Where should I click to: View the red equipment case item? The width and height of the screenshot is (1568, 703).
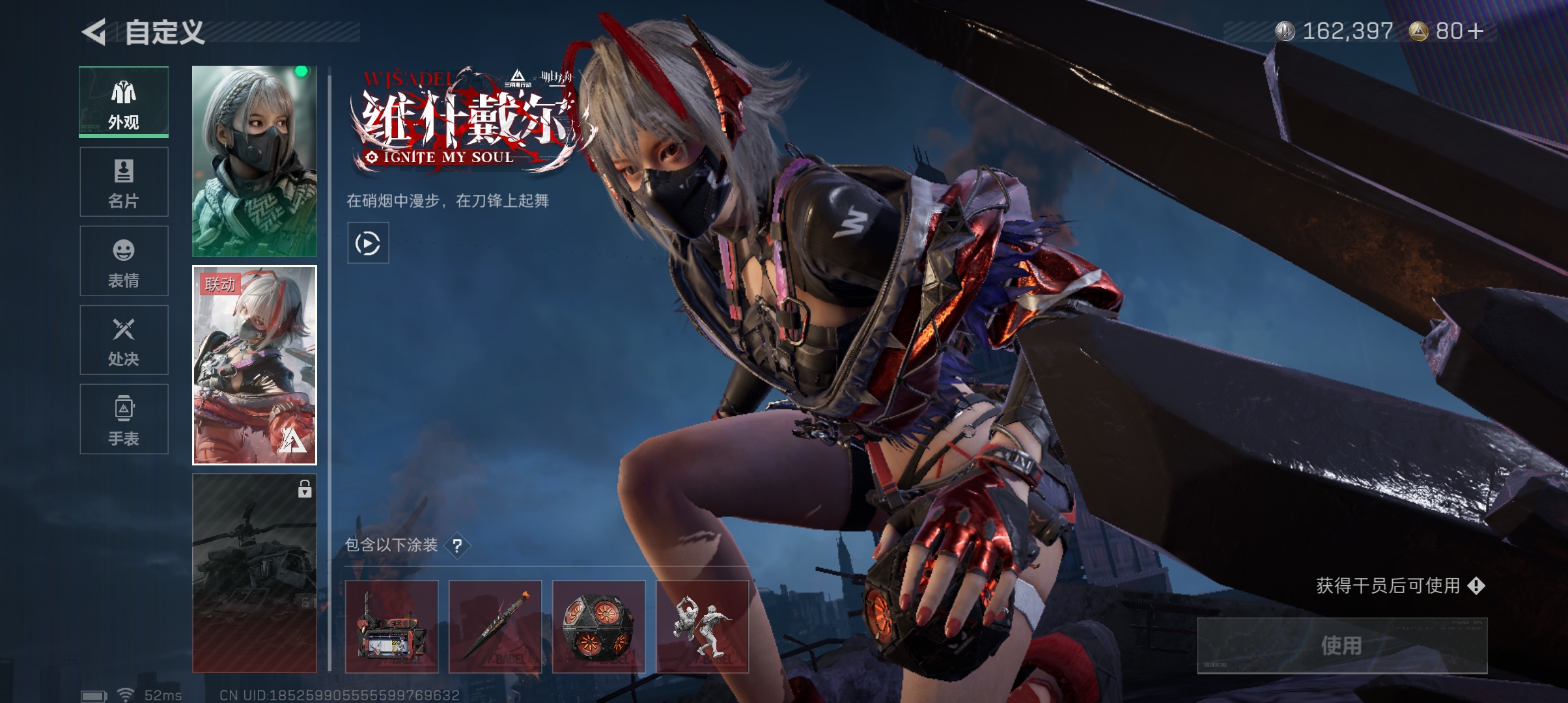pyautogui.click(x=391, y=626)
